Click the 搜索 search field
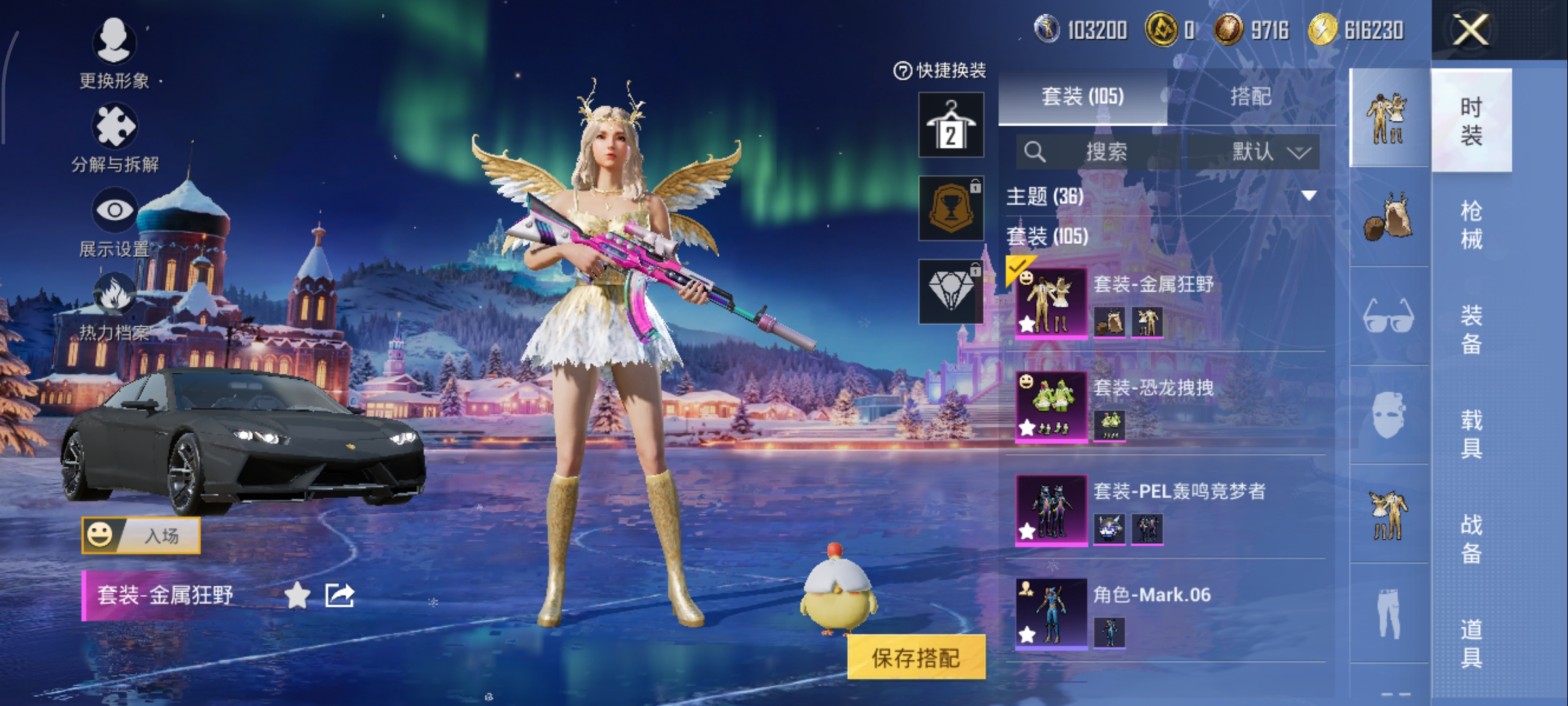The image size is (1568, 706). tap(1104, 152)
